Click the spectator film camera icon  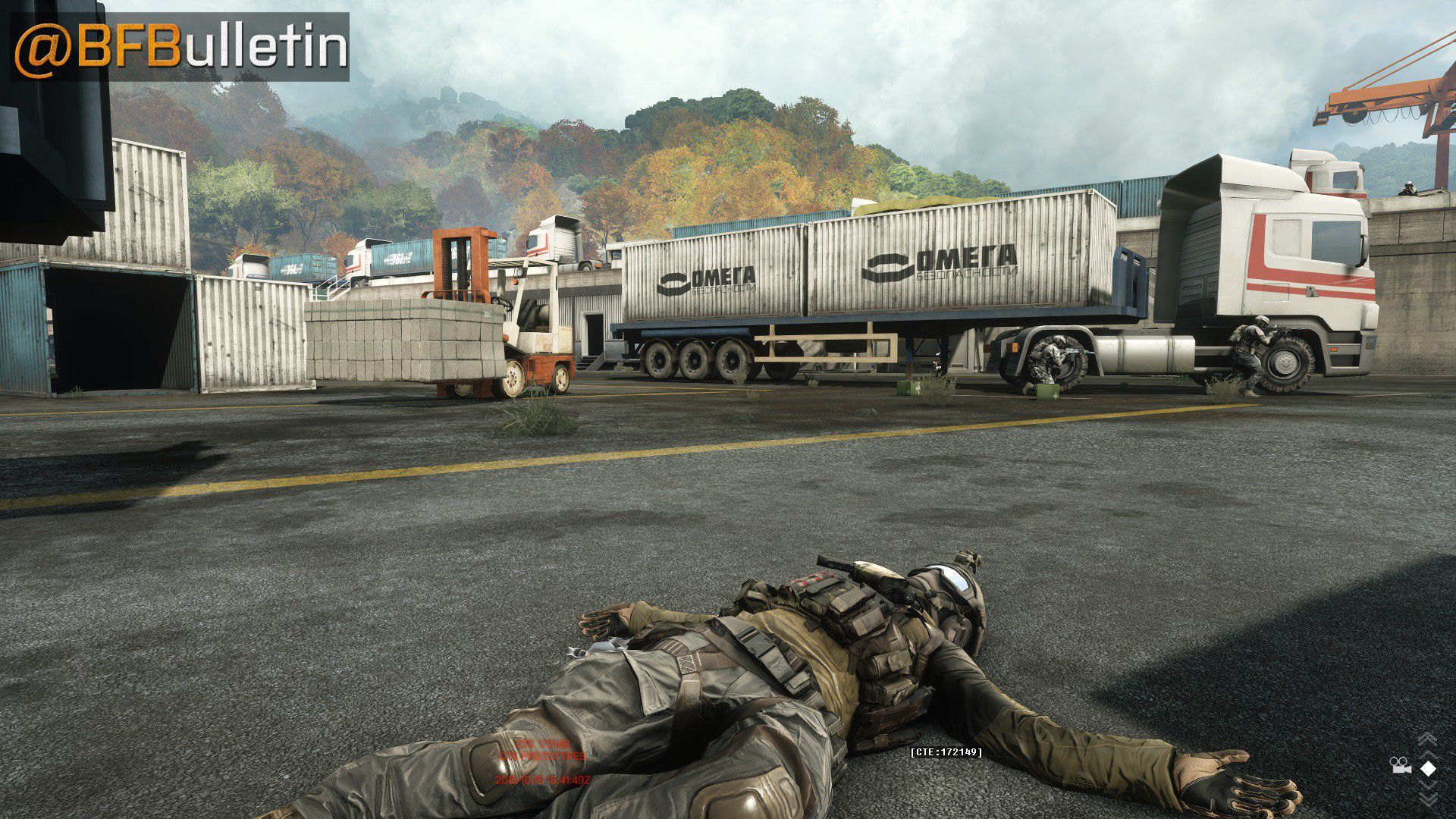(1400, 767)
